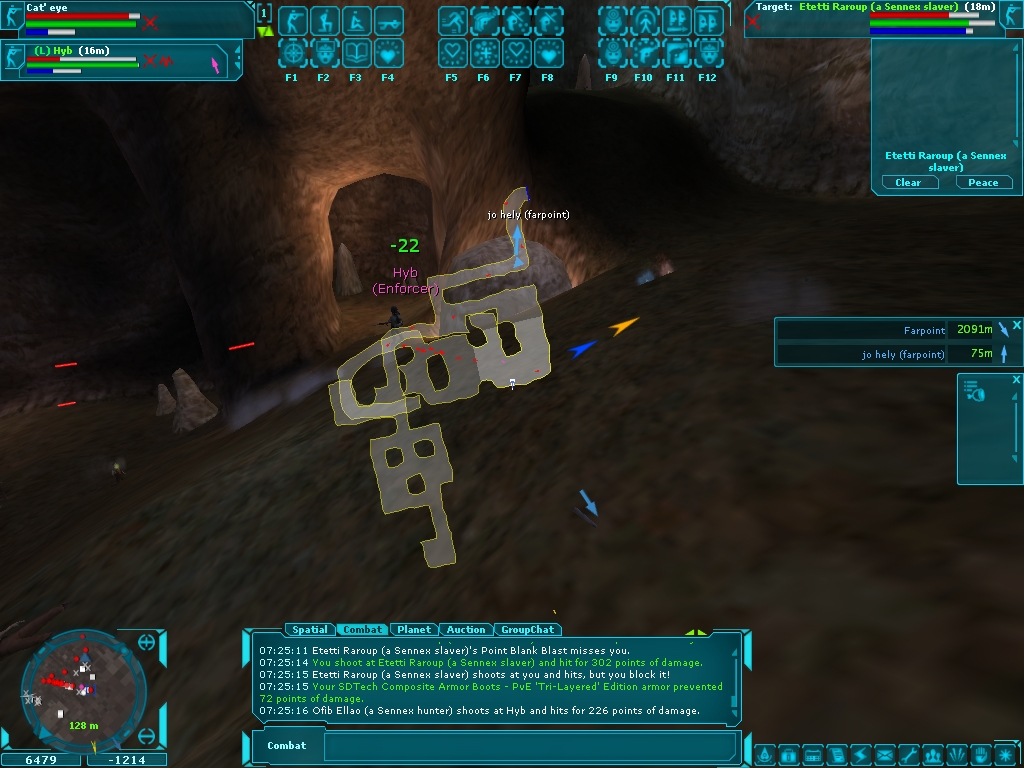Close the Farpoint waypoint tracker
The width and height of the screenshot is (1024, 768).
(1016, 325)
